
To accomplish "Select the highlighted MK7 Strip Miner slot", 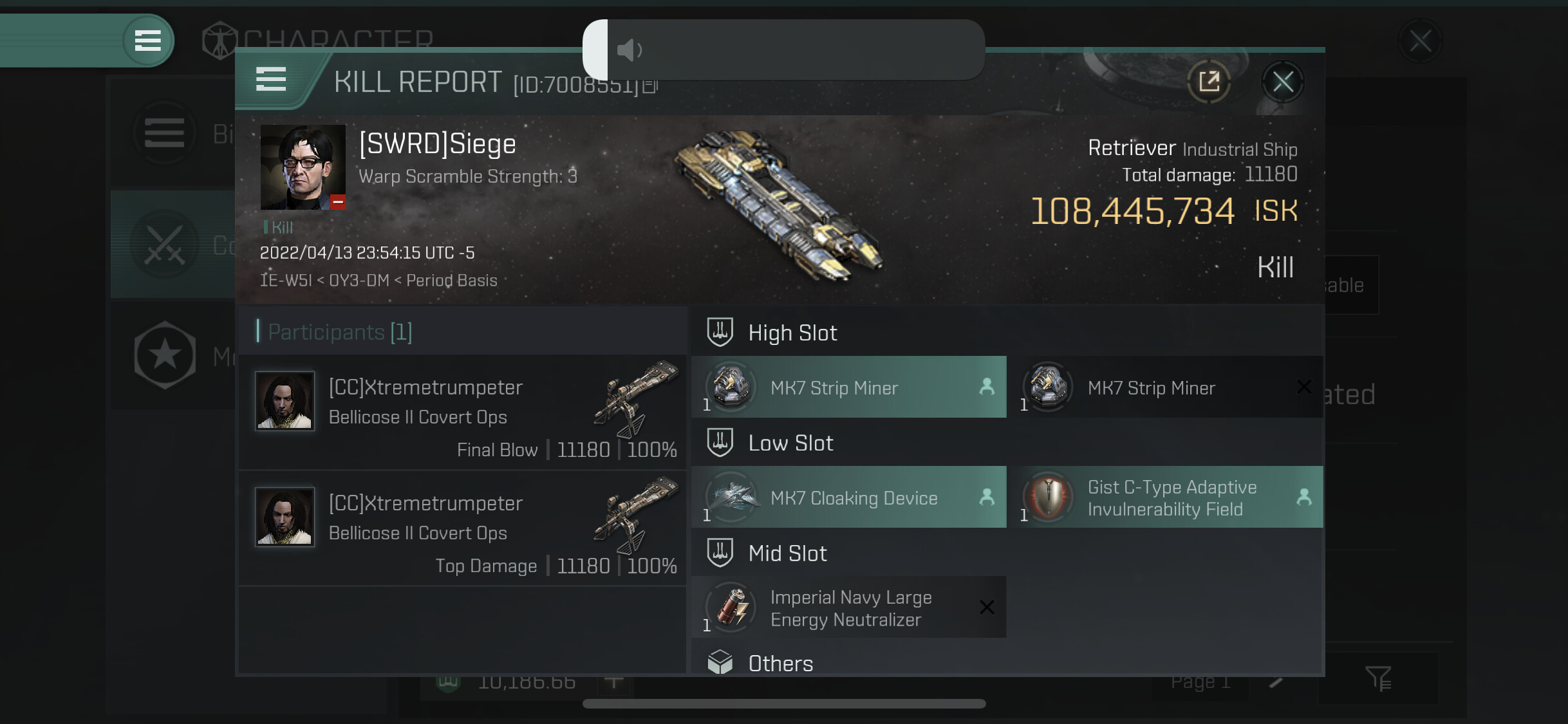I will [x=848, y=387].
